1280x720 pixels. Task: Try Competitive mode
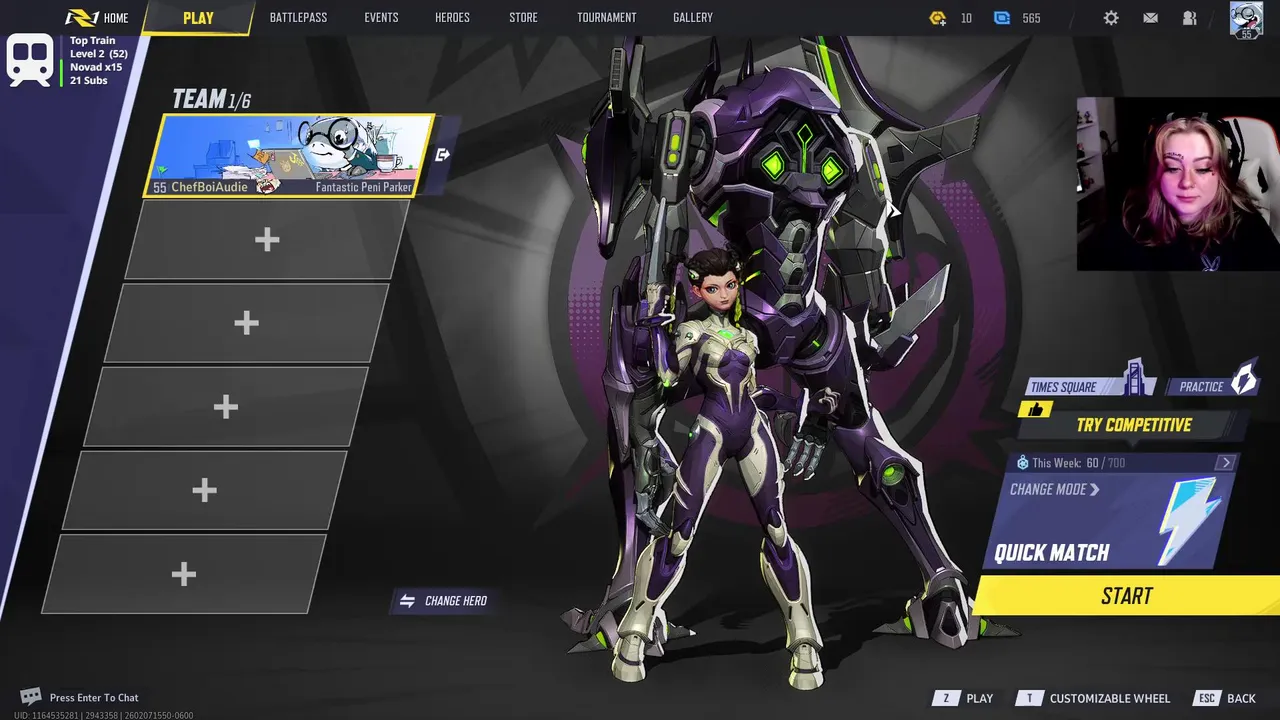click(x=1133, y=425)
